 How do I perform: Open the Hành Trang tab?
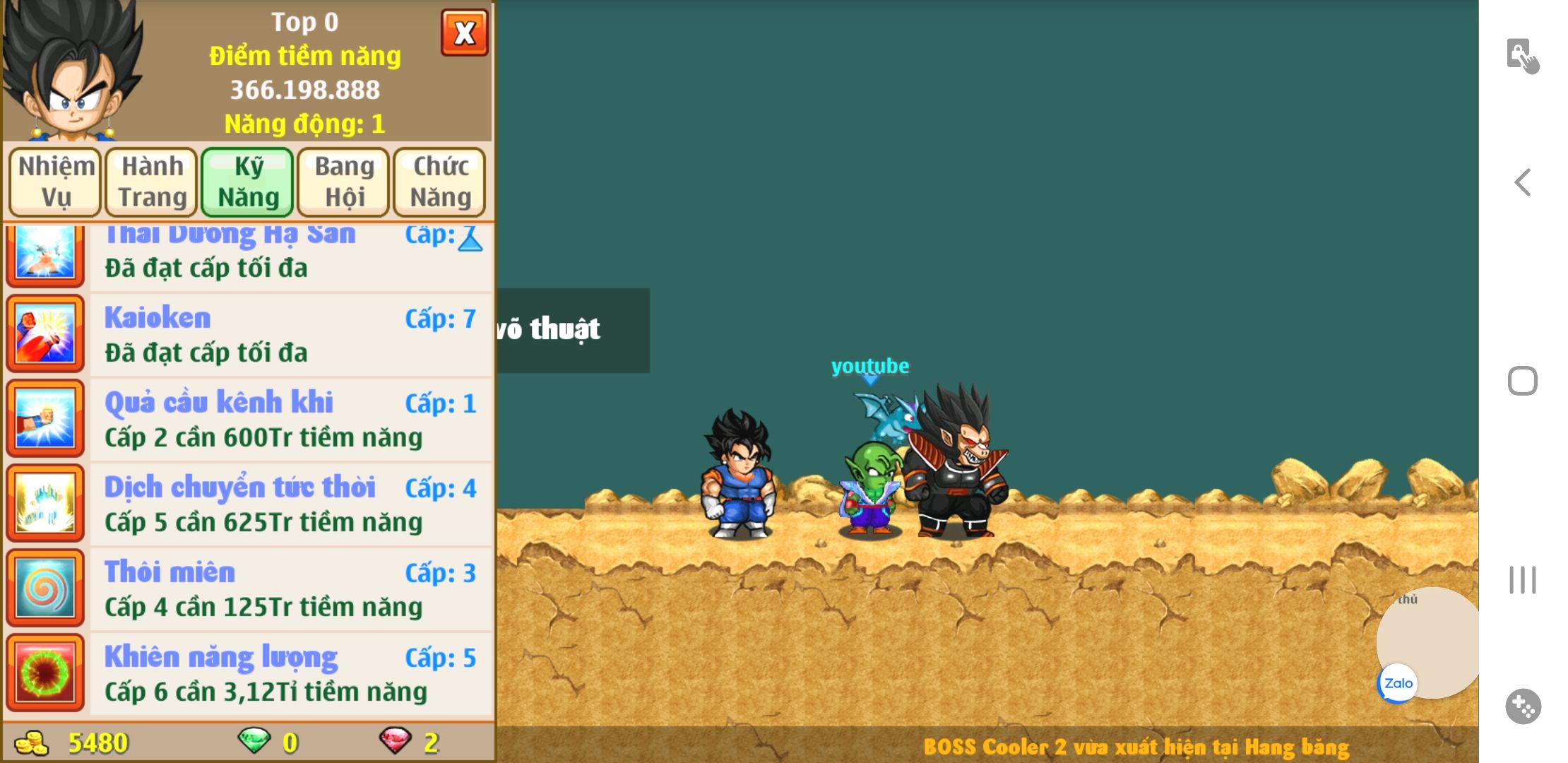pos(152,182)
